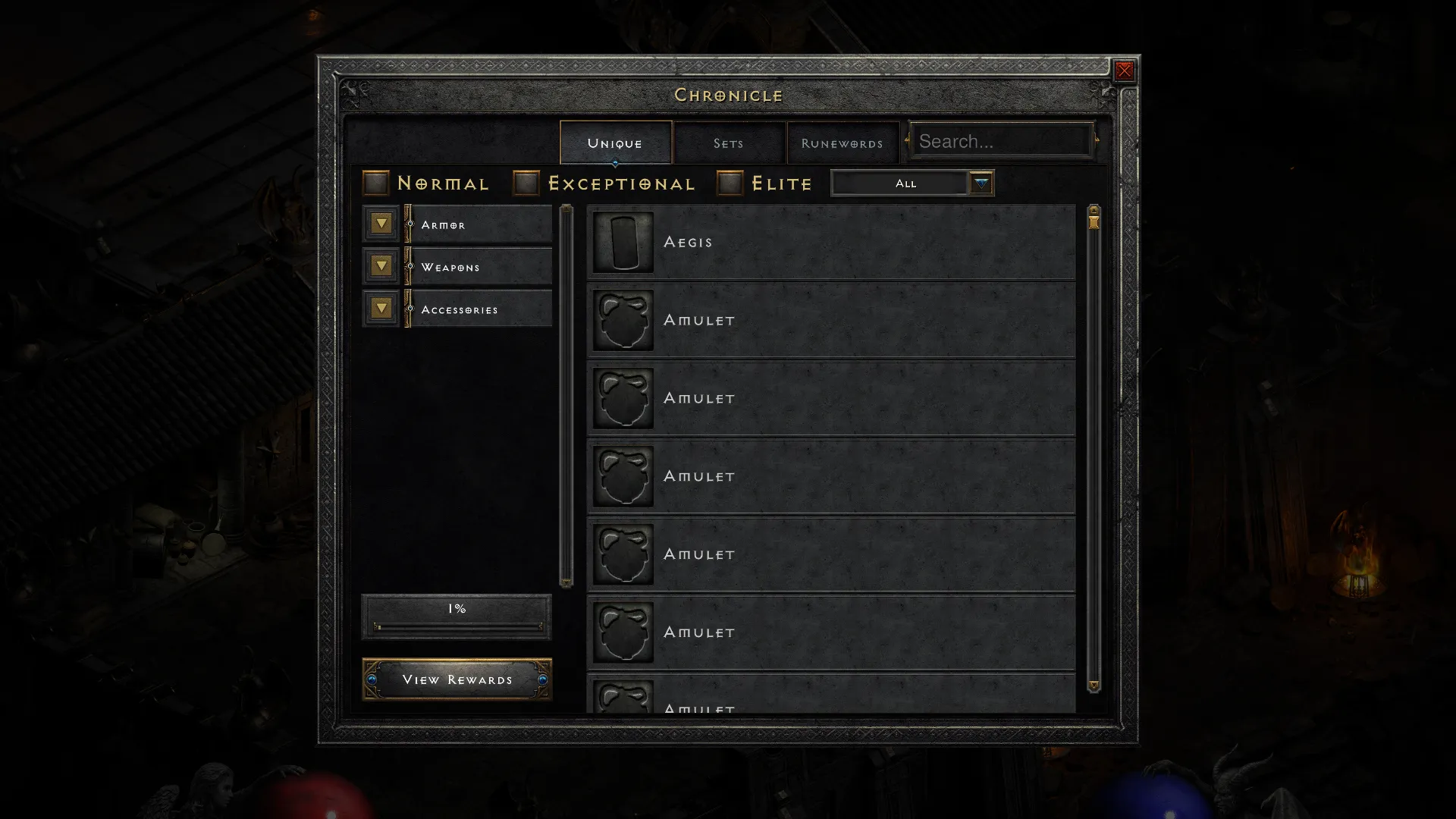Click the amulet icon in the fifth row
Screen dimensions: 1456x819
(x=623, y=554)
